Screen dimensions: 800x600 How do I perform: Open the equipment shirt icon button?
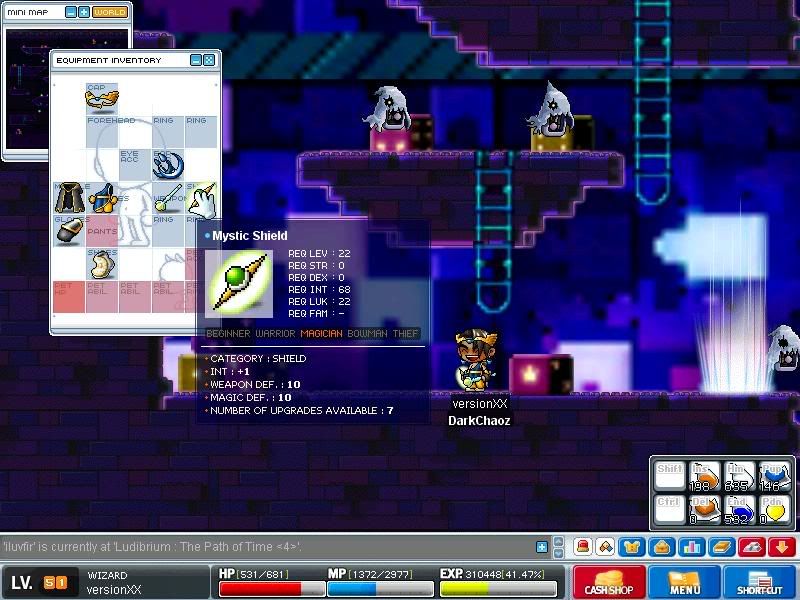click(x=632, y=547)
